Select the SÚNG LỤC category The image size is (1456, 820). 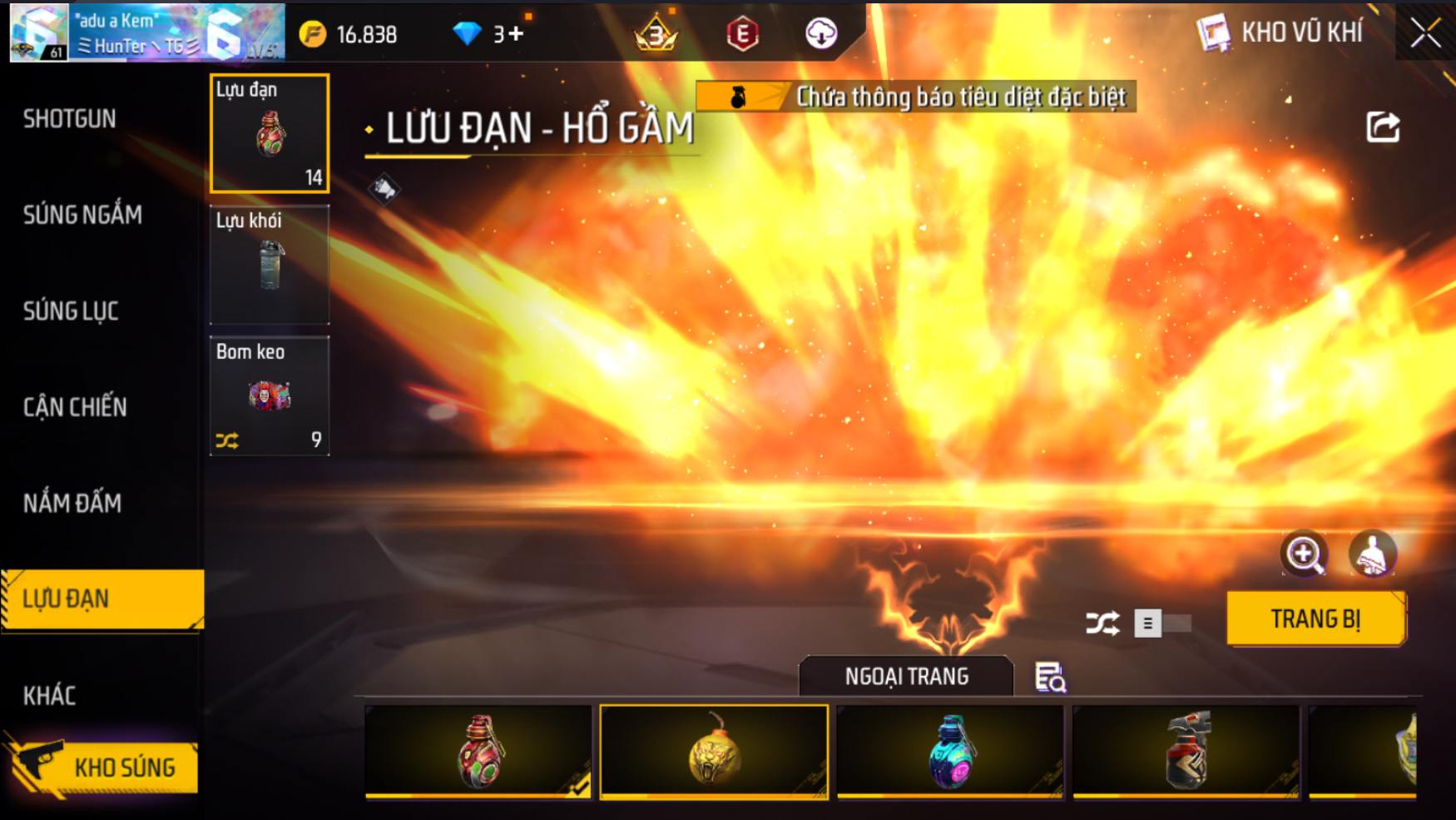71,311
